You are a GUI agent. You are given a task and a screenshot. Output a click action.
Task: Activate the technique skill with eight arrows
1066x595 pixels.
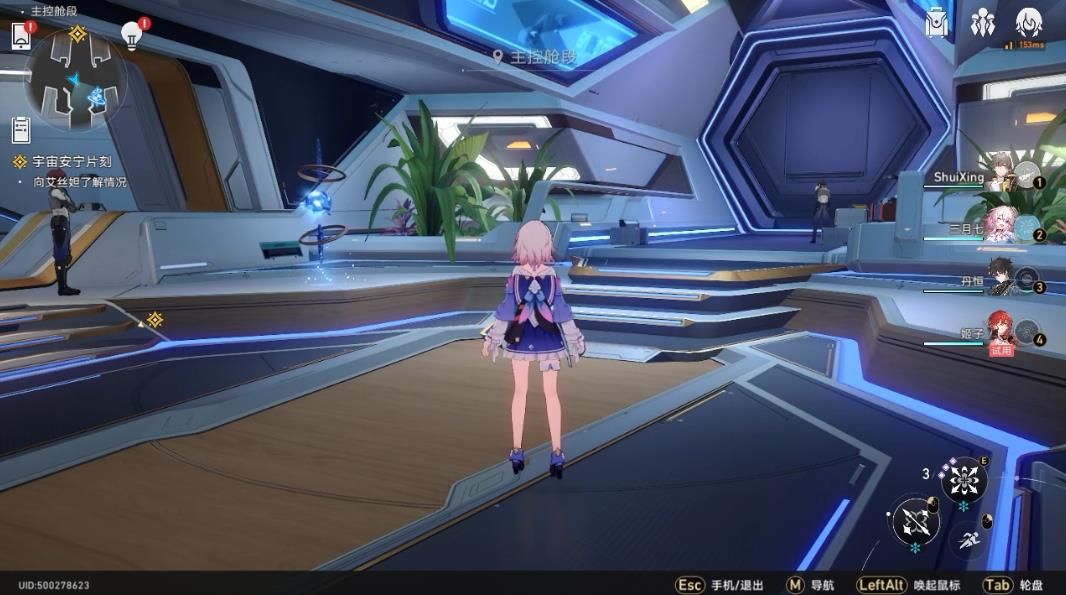[964, 481]
